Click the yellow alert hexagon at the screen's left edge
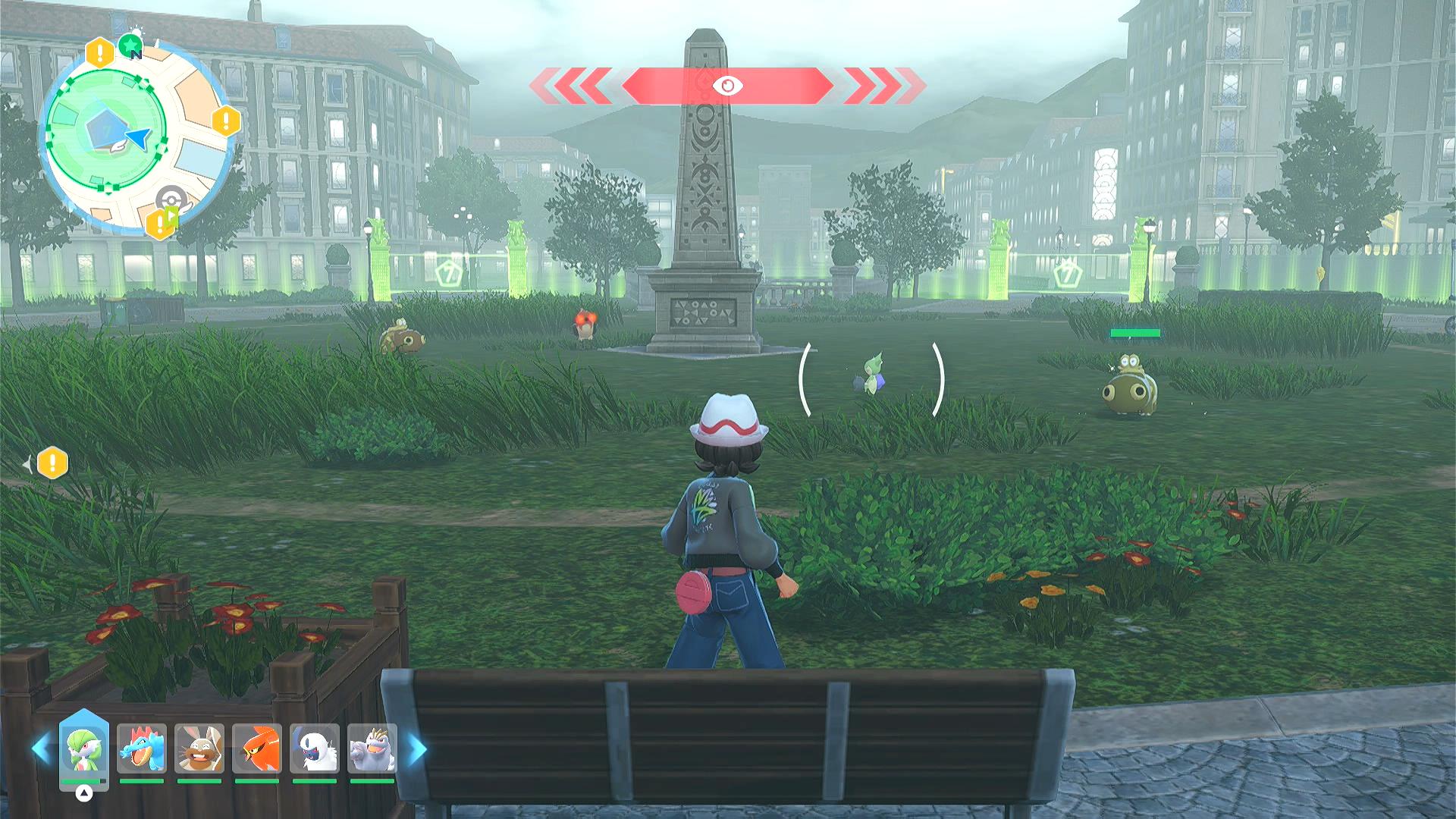Screen dimensions: 1456x819 [52, 463]
